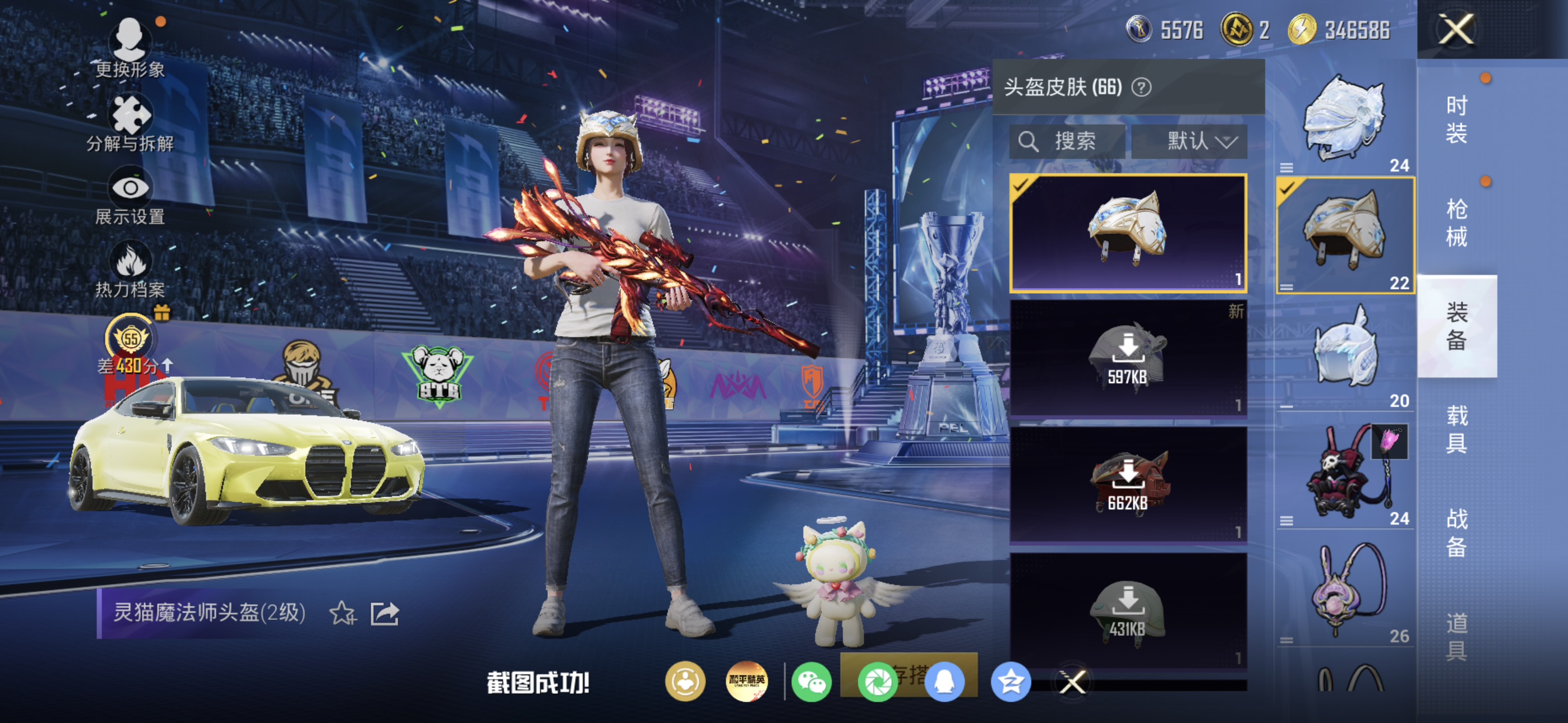
Task: Switch to the 载具 vehicles tab
Action: (x=1456, y=429)
